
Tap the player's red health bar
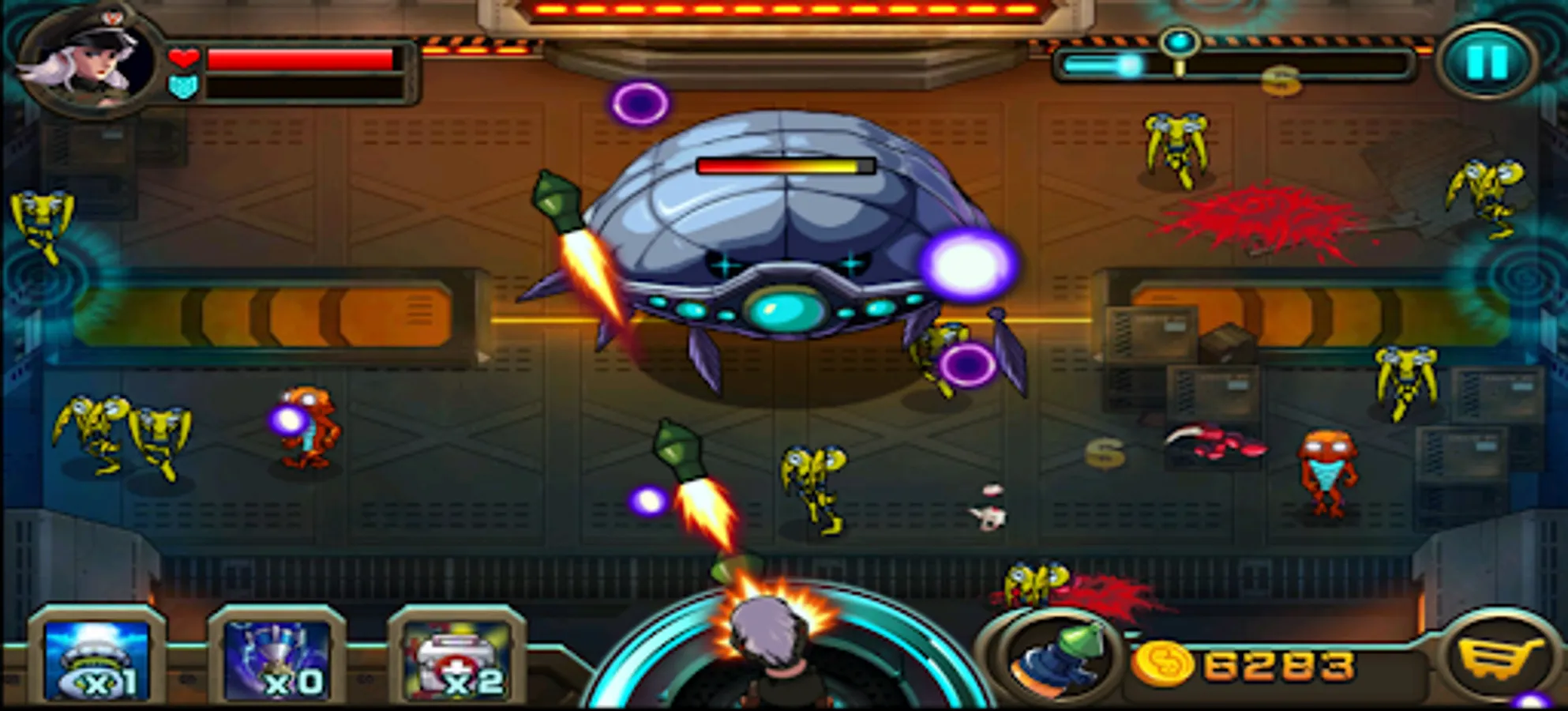point(300,57)
